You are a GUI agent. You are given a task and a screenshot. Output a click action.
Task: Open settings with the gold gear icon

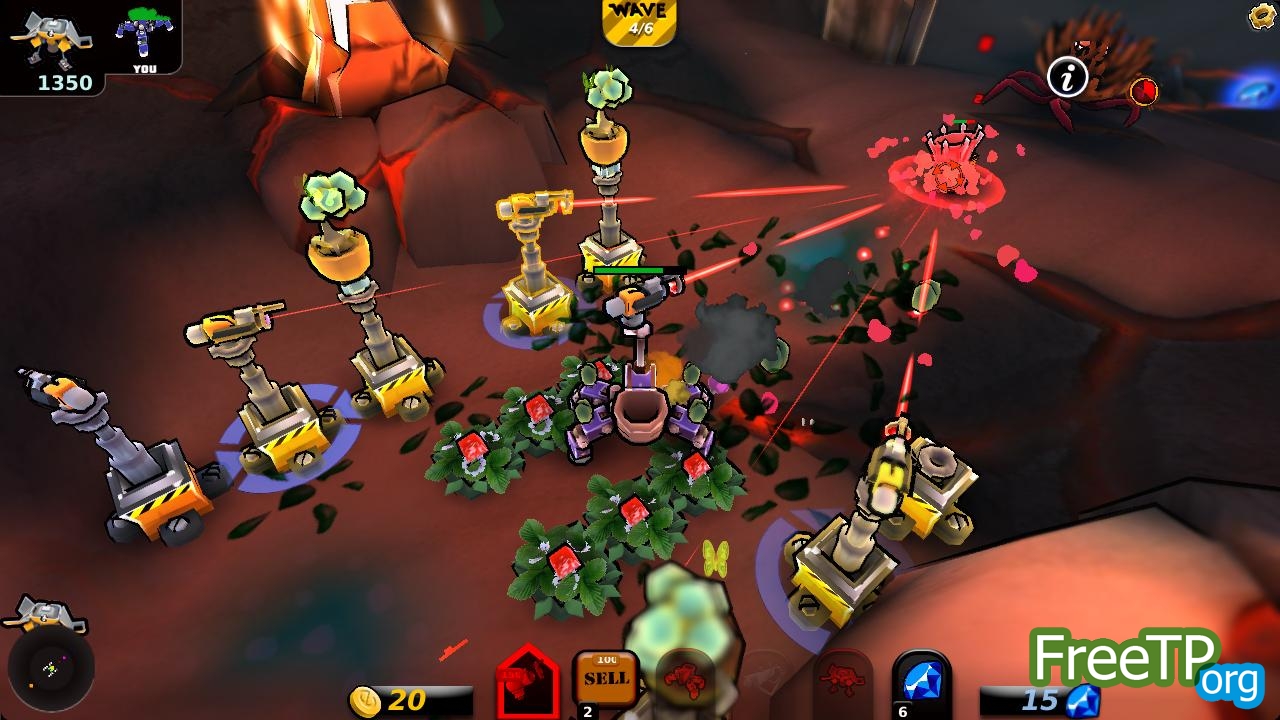(1263, 15)
